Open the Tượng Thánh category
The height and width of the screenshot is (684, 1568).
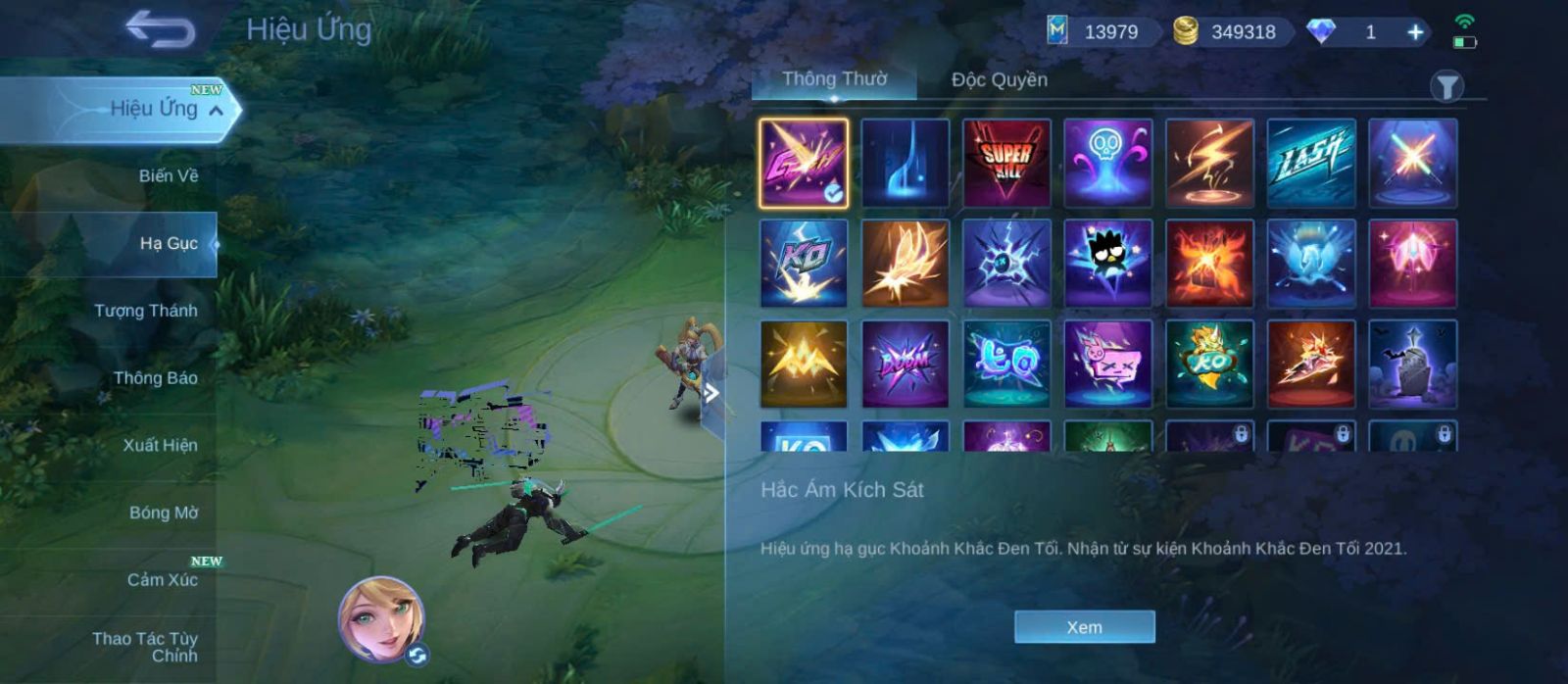pyautogui.click(x=145, y=311)
